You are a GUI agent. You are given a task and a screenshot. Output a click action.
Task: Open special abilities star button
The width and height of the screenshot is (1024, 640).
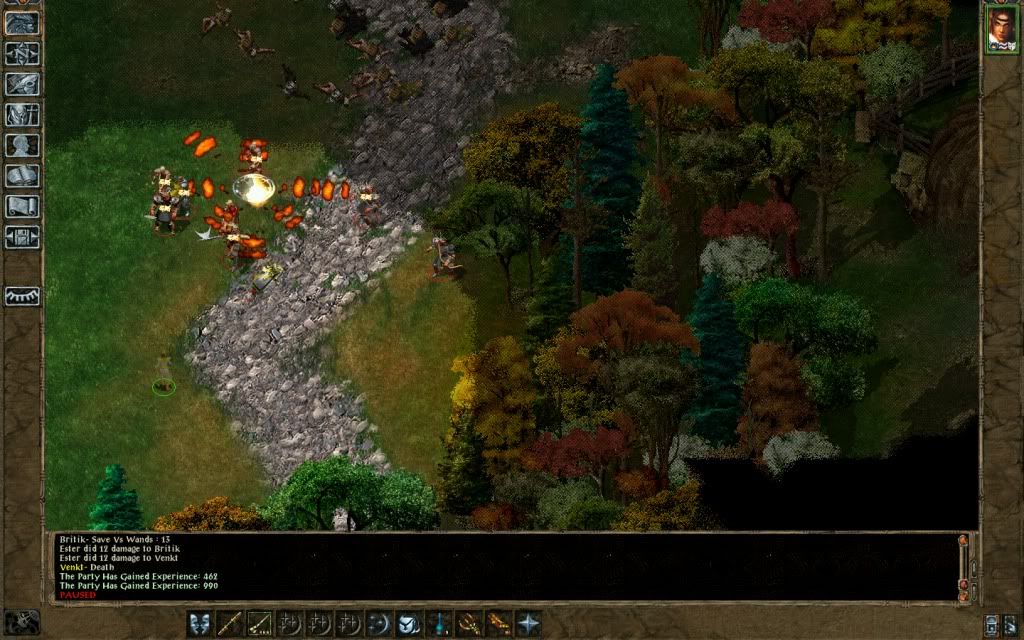click(528, 624)
